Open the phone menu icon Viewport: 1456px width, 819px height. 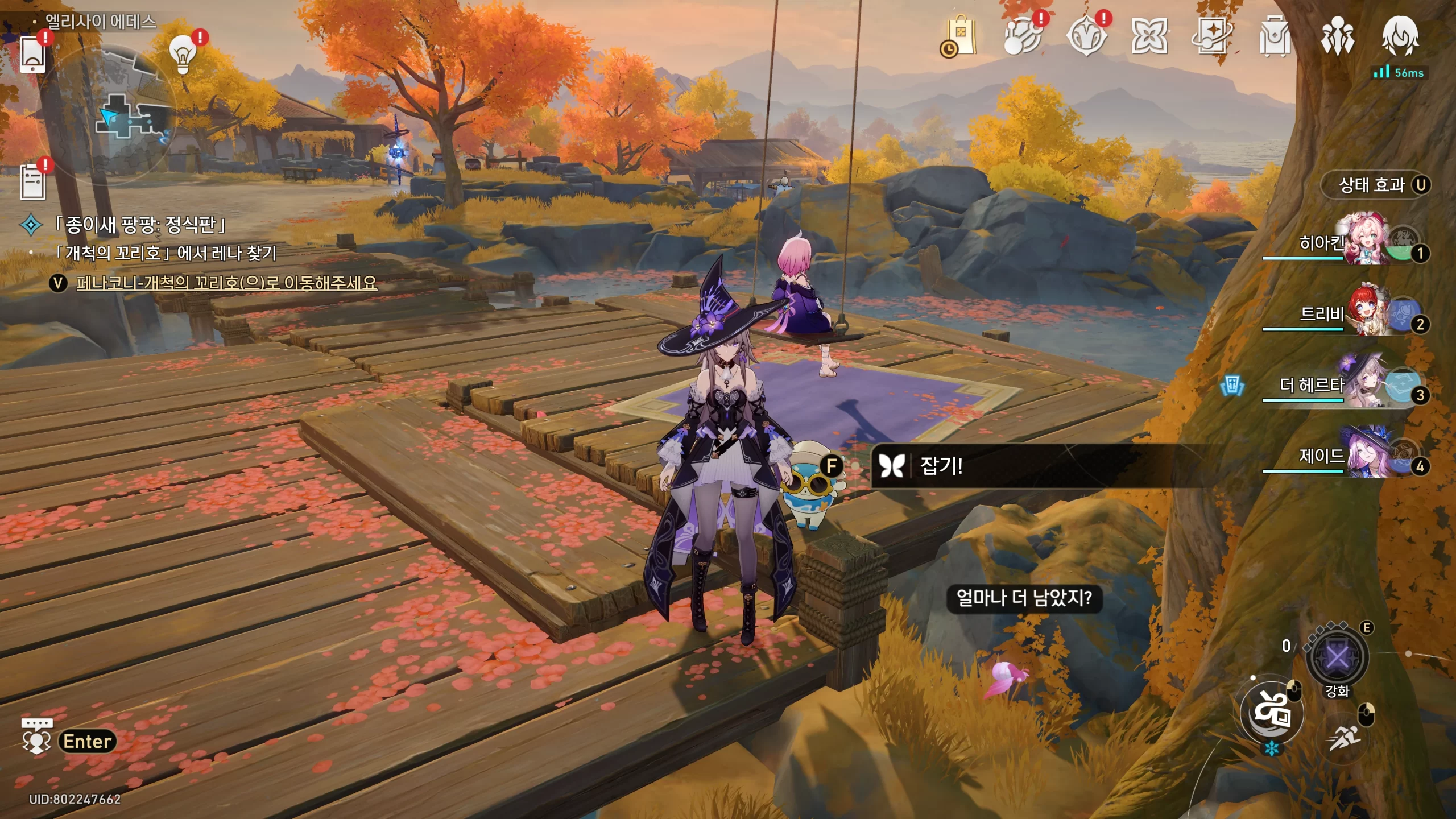click(x=32, y=54)
